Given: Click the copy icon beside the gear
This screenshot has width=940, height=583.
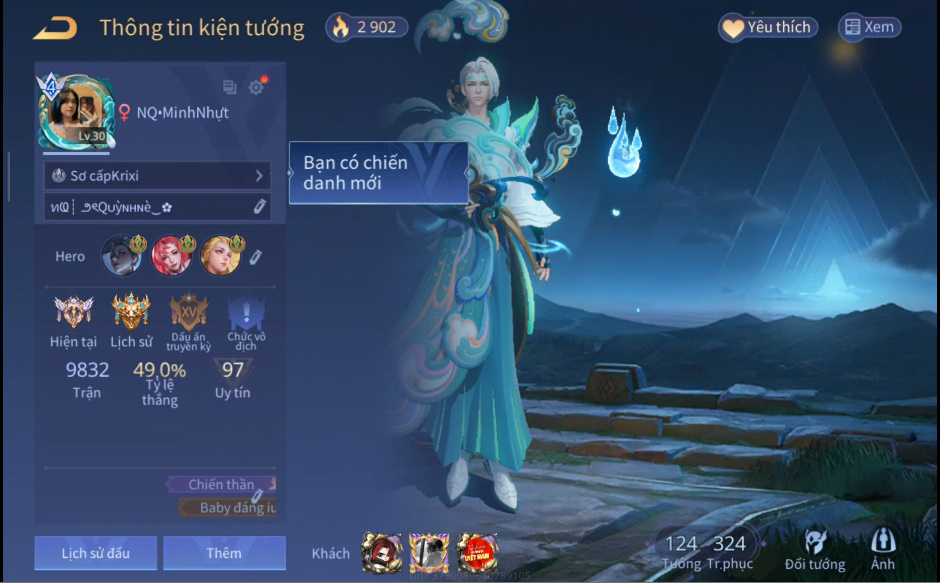Looking at the screenshot, I should (x=230, y=87).
